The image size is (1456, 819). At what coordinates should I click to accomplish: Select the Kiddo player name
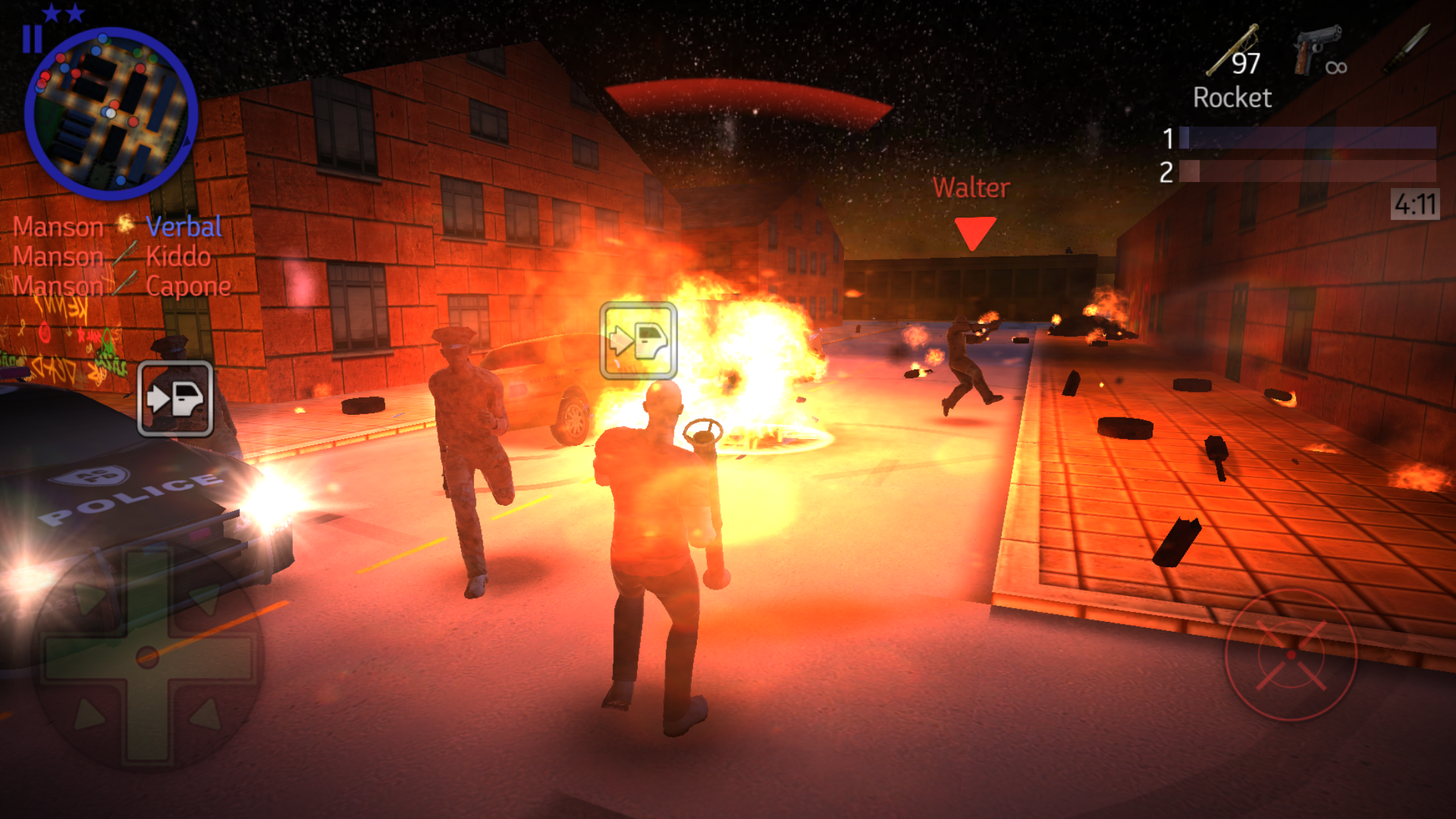coord(178,257)
